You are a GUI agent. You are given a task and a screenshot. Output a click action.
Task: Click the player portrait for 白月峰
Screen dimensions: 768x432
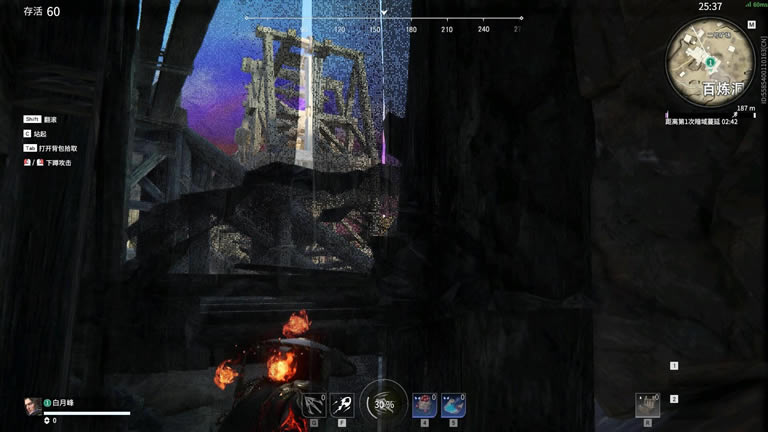tap(32, 404)
